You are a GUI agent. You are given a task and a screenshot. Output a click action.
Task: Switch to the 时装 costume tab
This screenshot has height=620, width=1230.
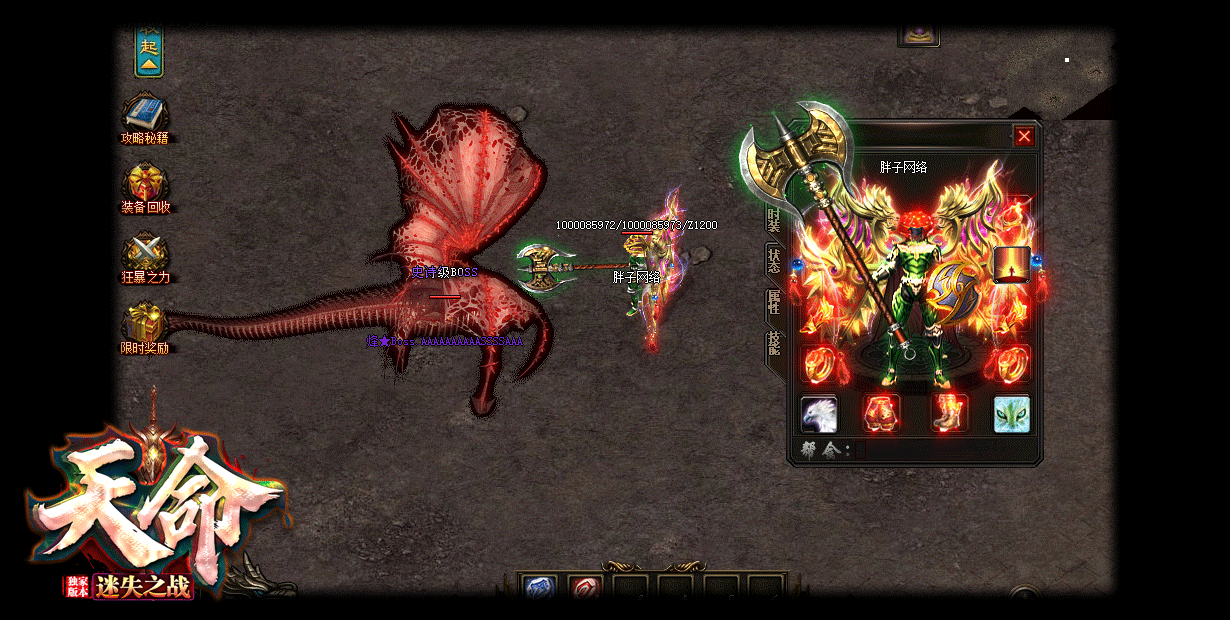774,219
